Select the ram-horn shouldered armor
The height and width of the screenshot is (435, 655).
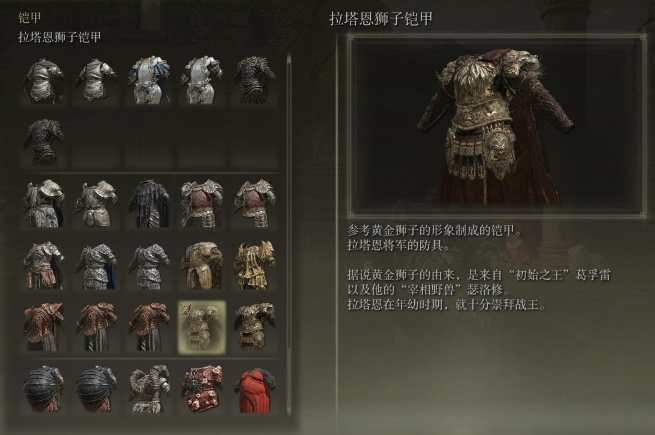pos(149,389)
